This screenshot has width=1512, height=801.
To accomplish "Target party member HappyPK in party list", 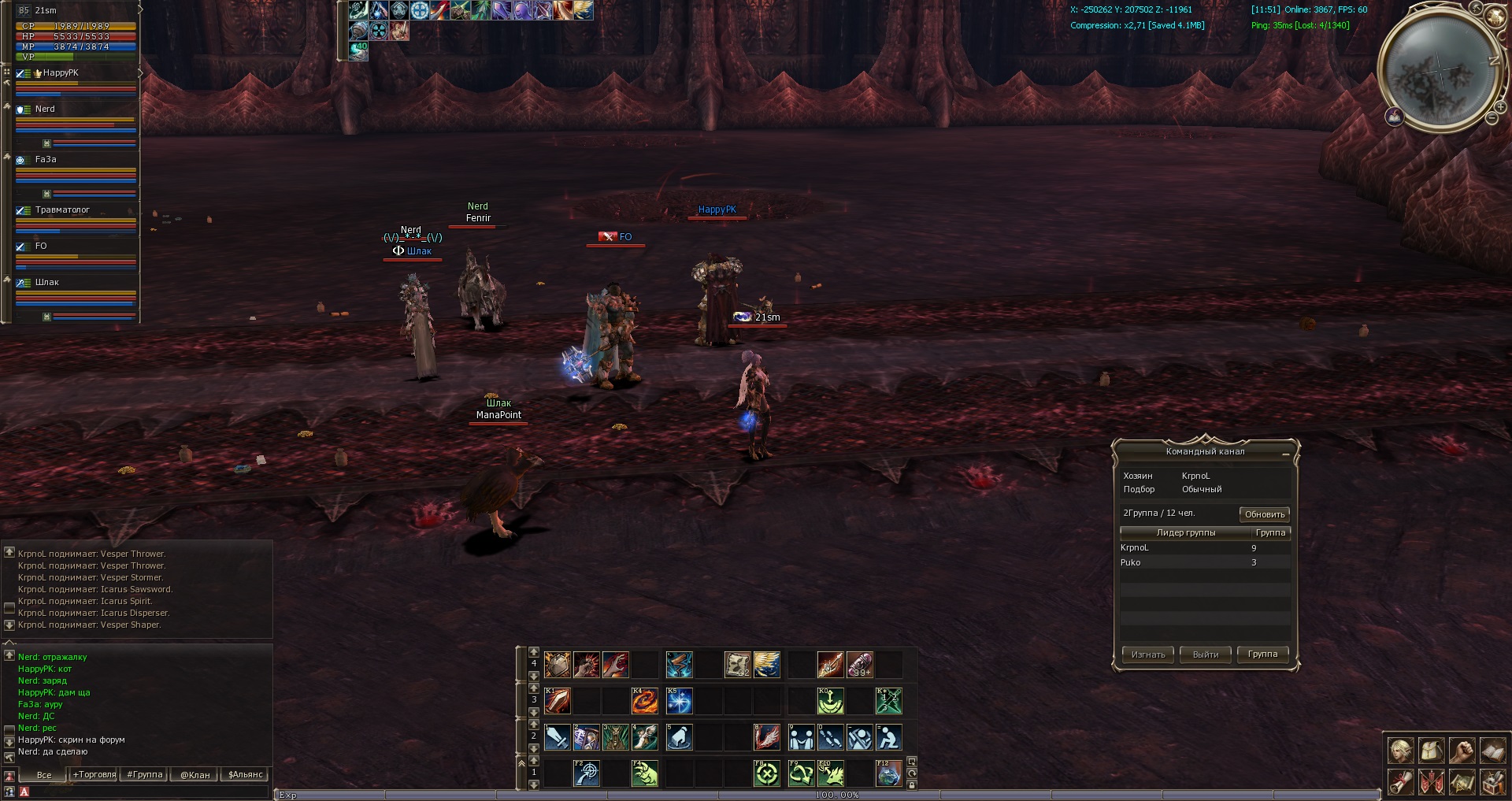I will [61, 73].
